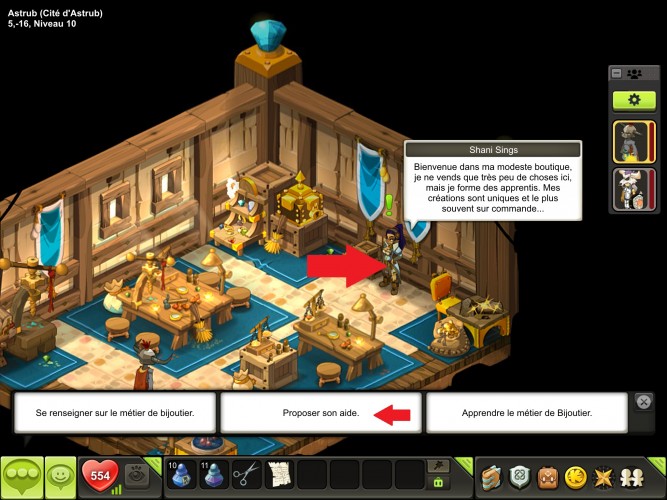Open the two-figures friends menu icon
The width and height of the screenshot is (667, 500).
(633, 477)
